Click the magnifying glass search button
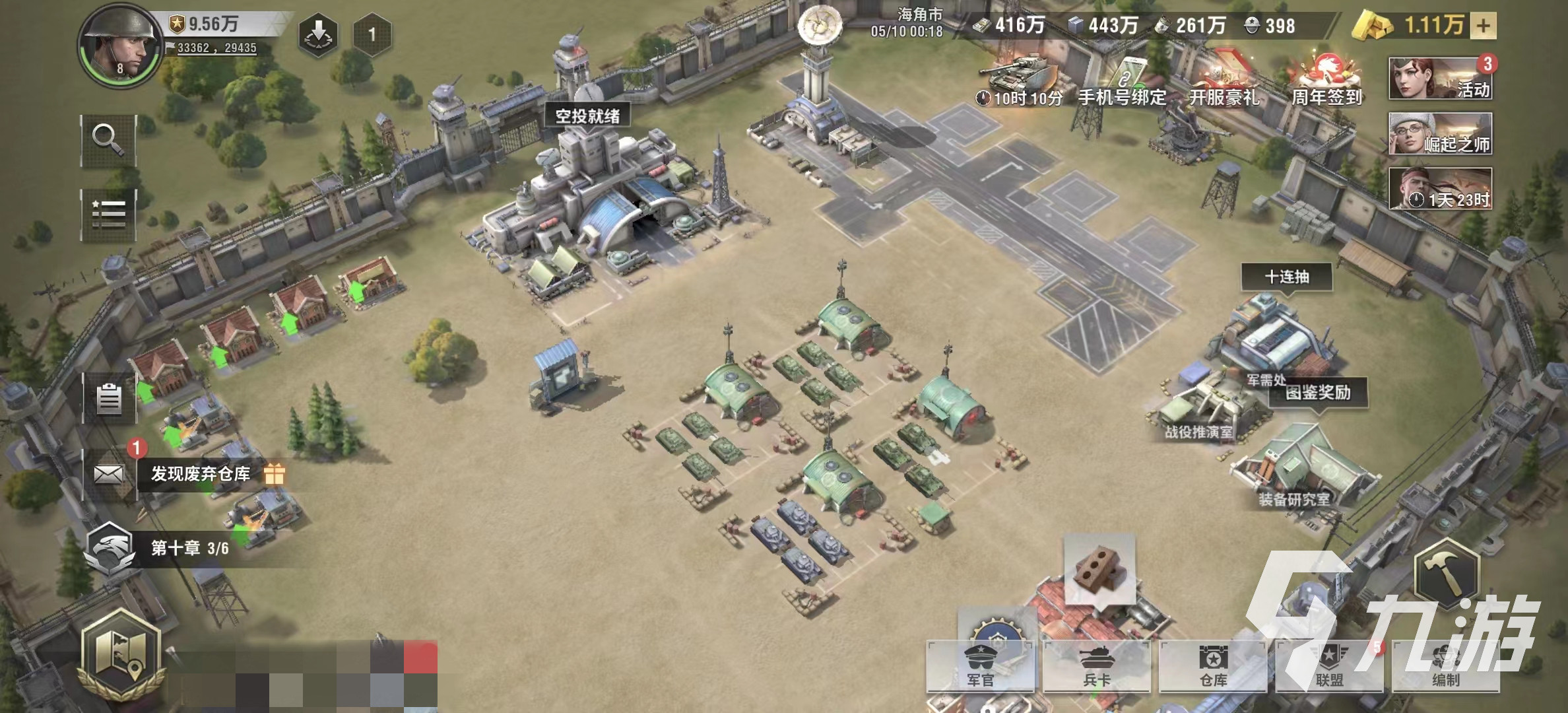The height and width of the screenshot is (713, 1568). click(108, 141)
